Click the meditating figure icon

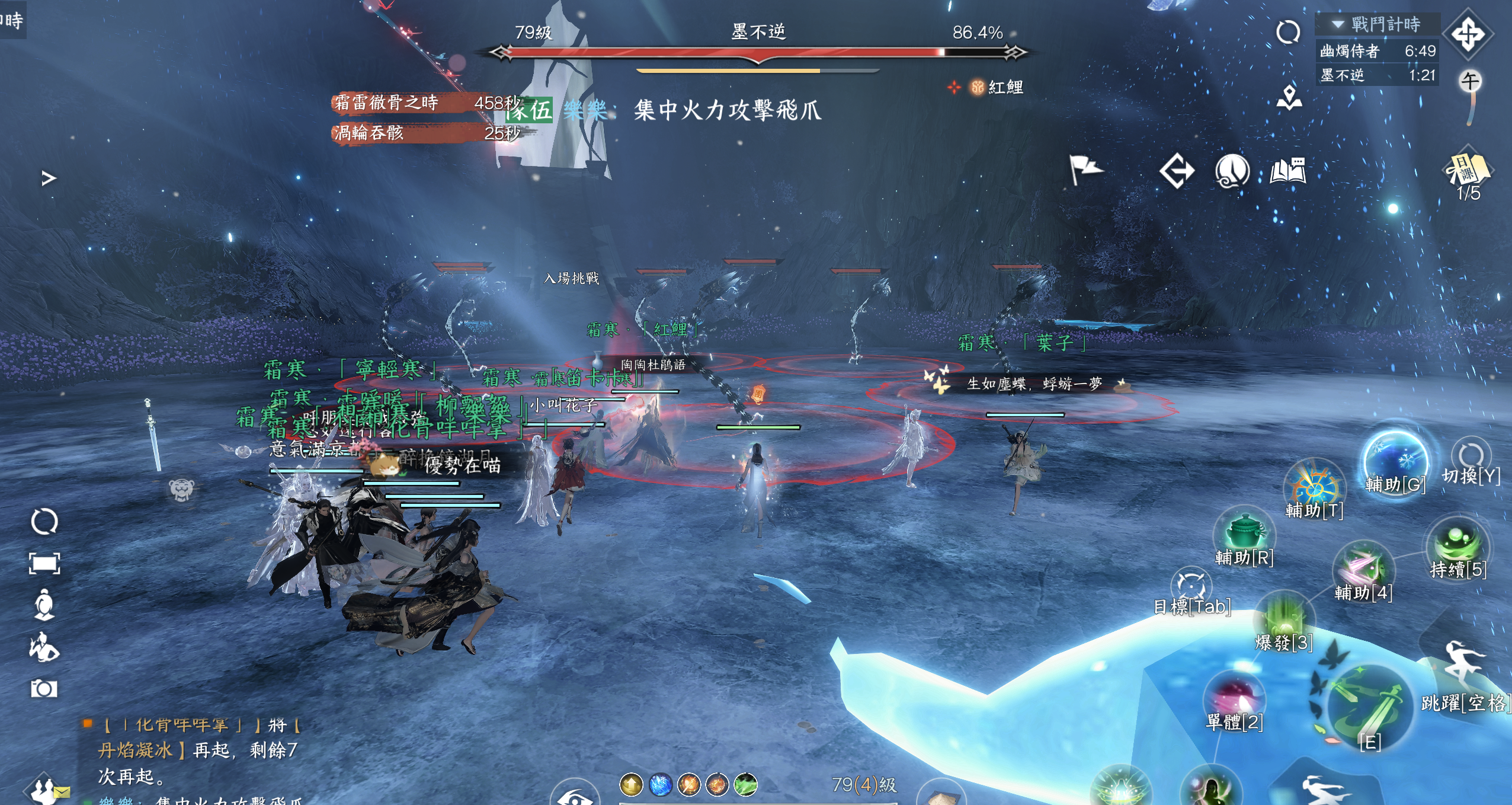tap(44, 605)
